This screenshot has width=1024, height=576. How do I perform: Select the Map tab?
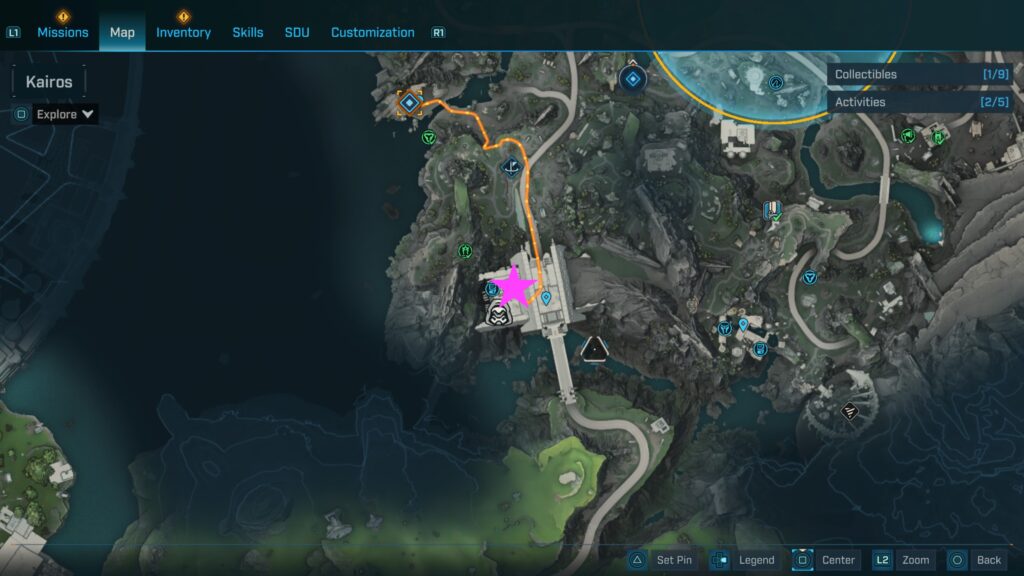(x=122, y=32)
